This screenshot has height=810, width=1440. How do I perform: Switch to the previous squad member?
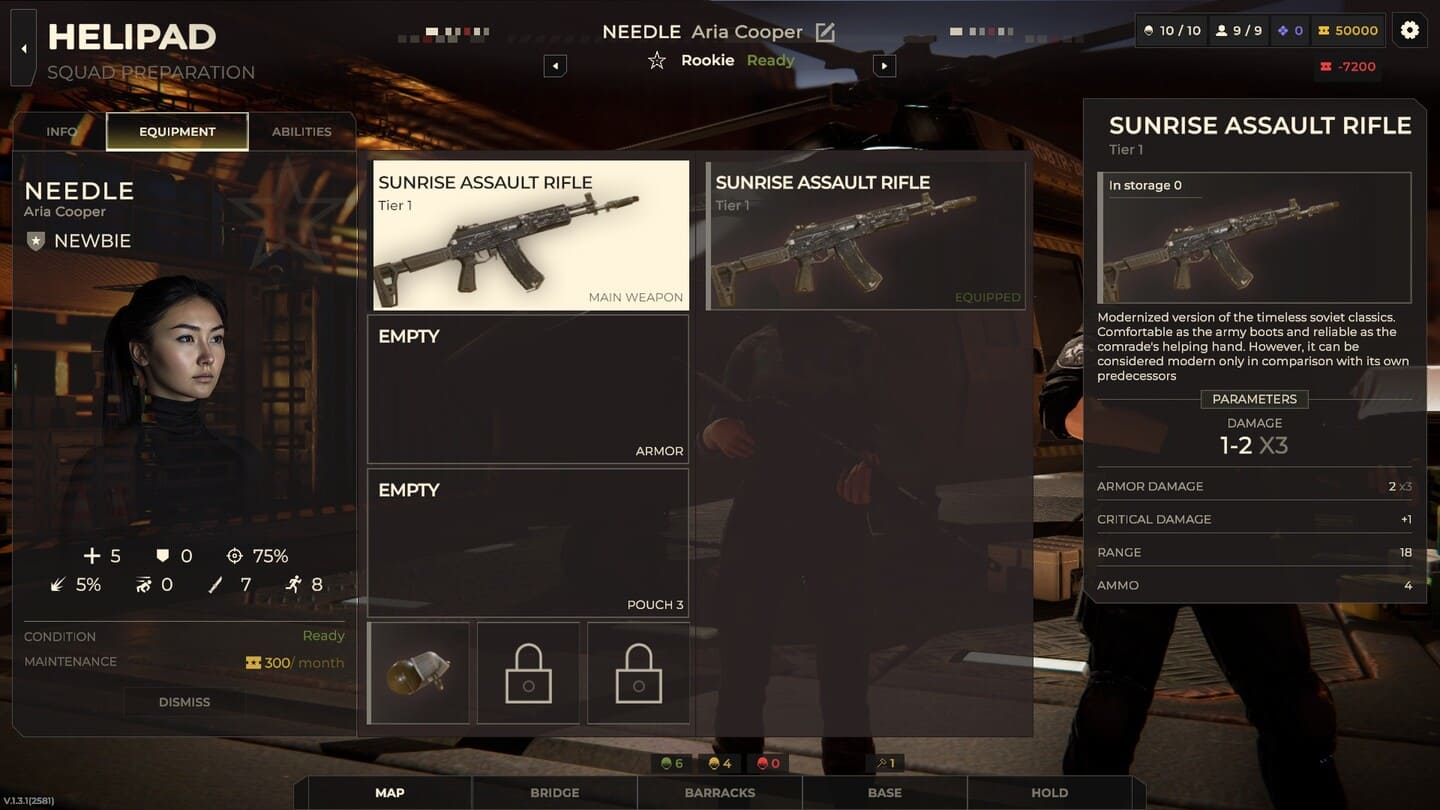[x=555, y=66]
